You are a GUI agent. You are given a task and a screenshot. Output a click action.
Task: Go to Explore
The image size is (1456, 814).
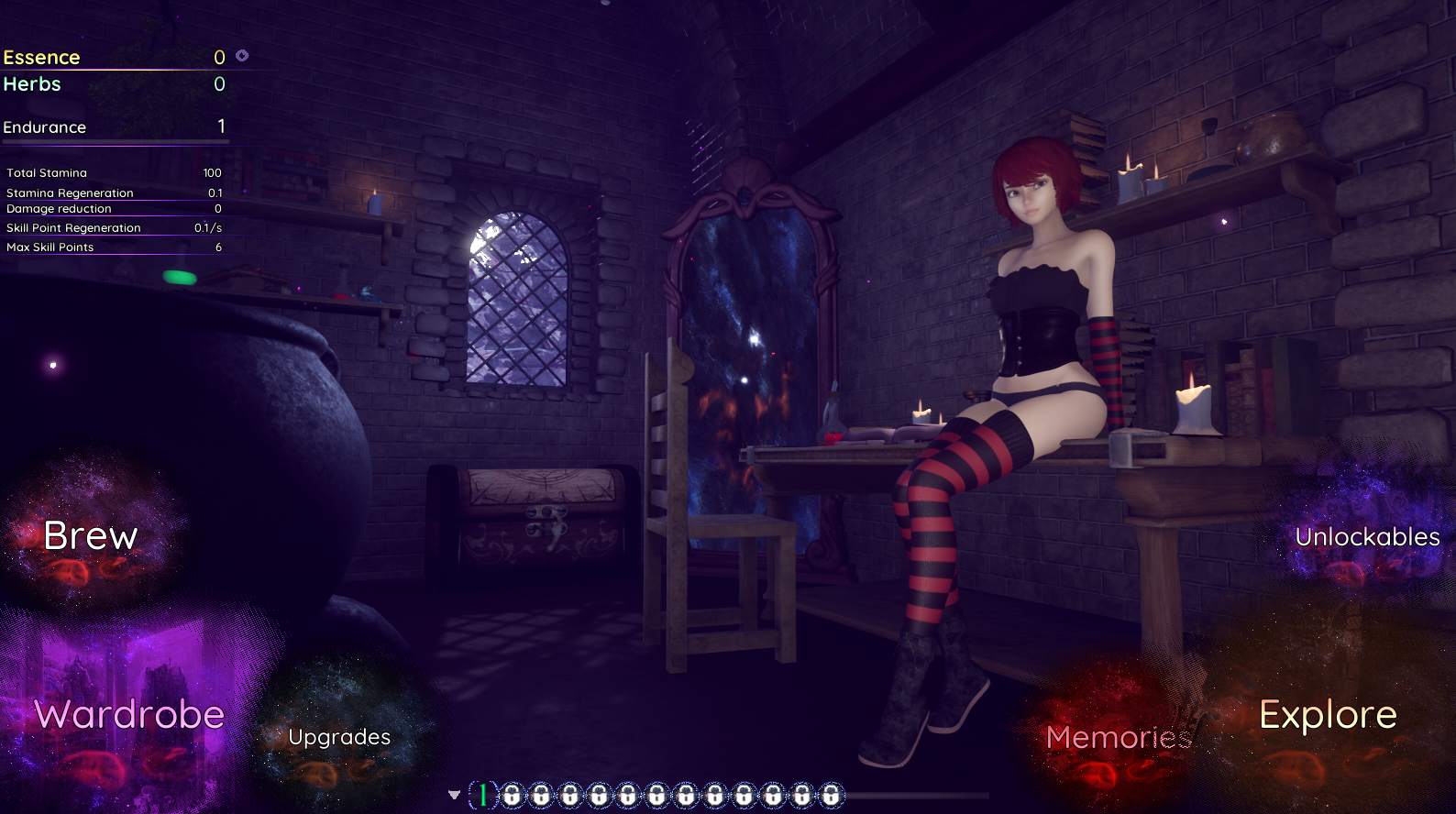click(x=1328, y=715)
